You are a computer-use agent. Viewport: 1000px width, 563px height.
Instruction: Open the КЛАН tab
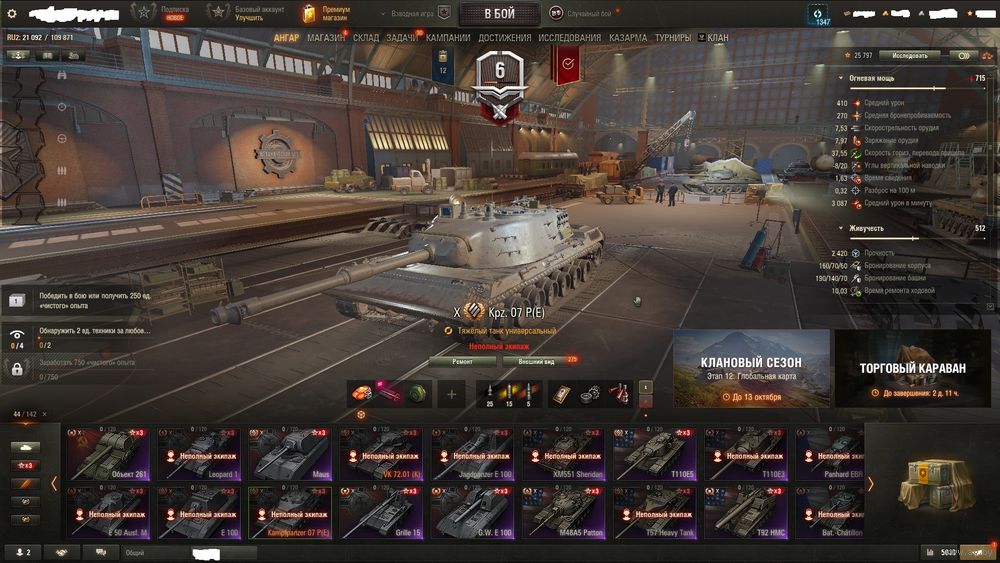[x=717, y=38]
